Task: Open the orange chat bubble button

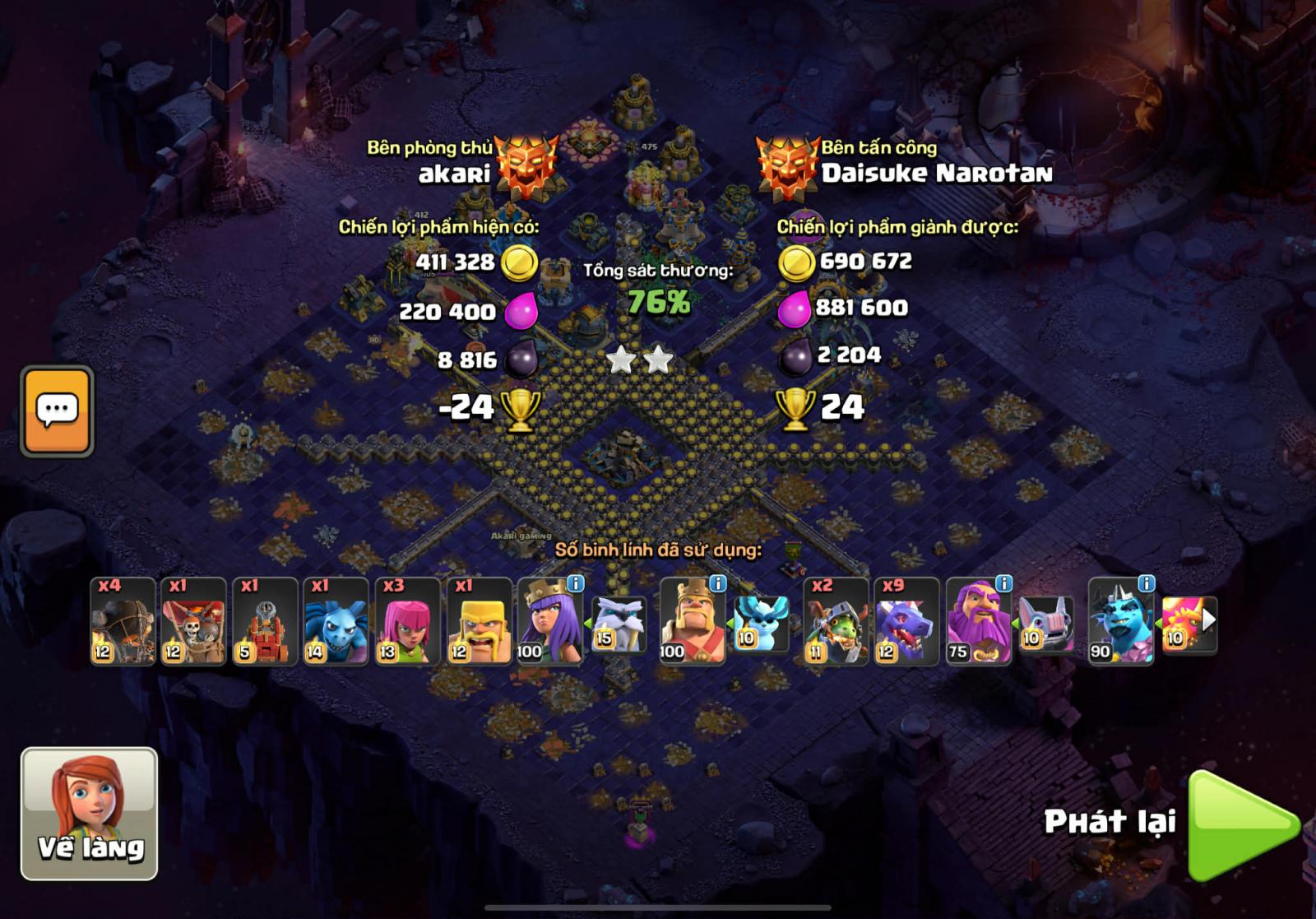Action: 57,411
